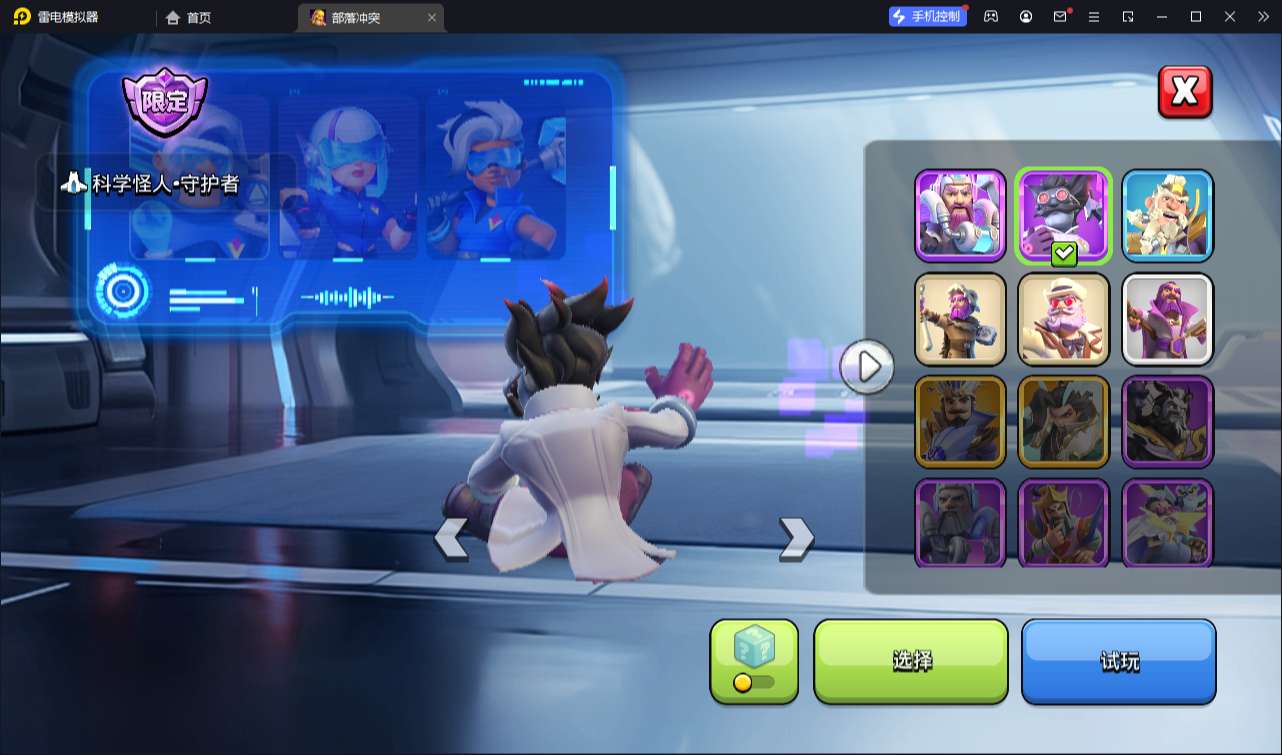Viewport: 1282px width, 755px height.
Task: Select the skin holding a bone staff
Action: coord(960,318)
